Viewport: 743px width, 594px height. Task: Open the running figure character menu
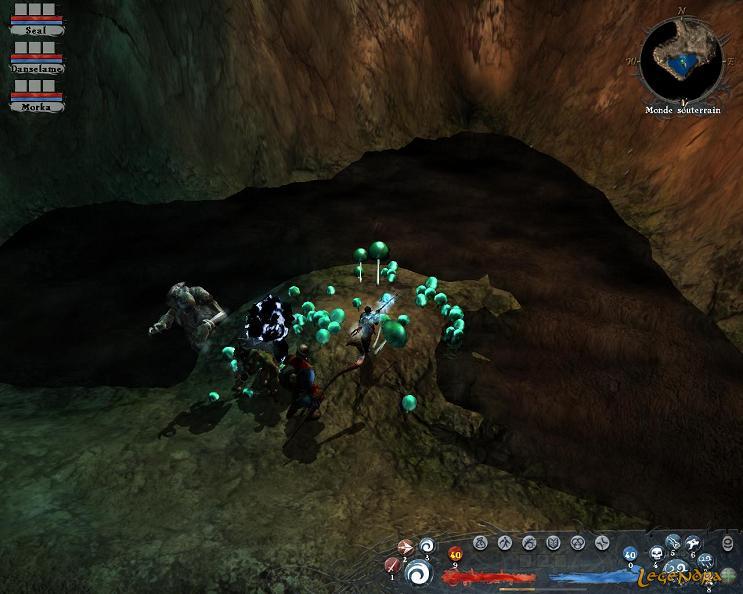click(x=505, y=543)
